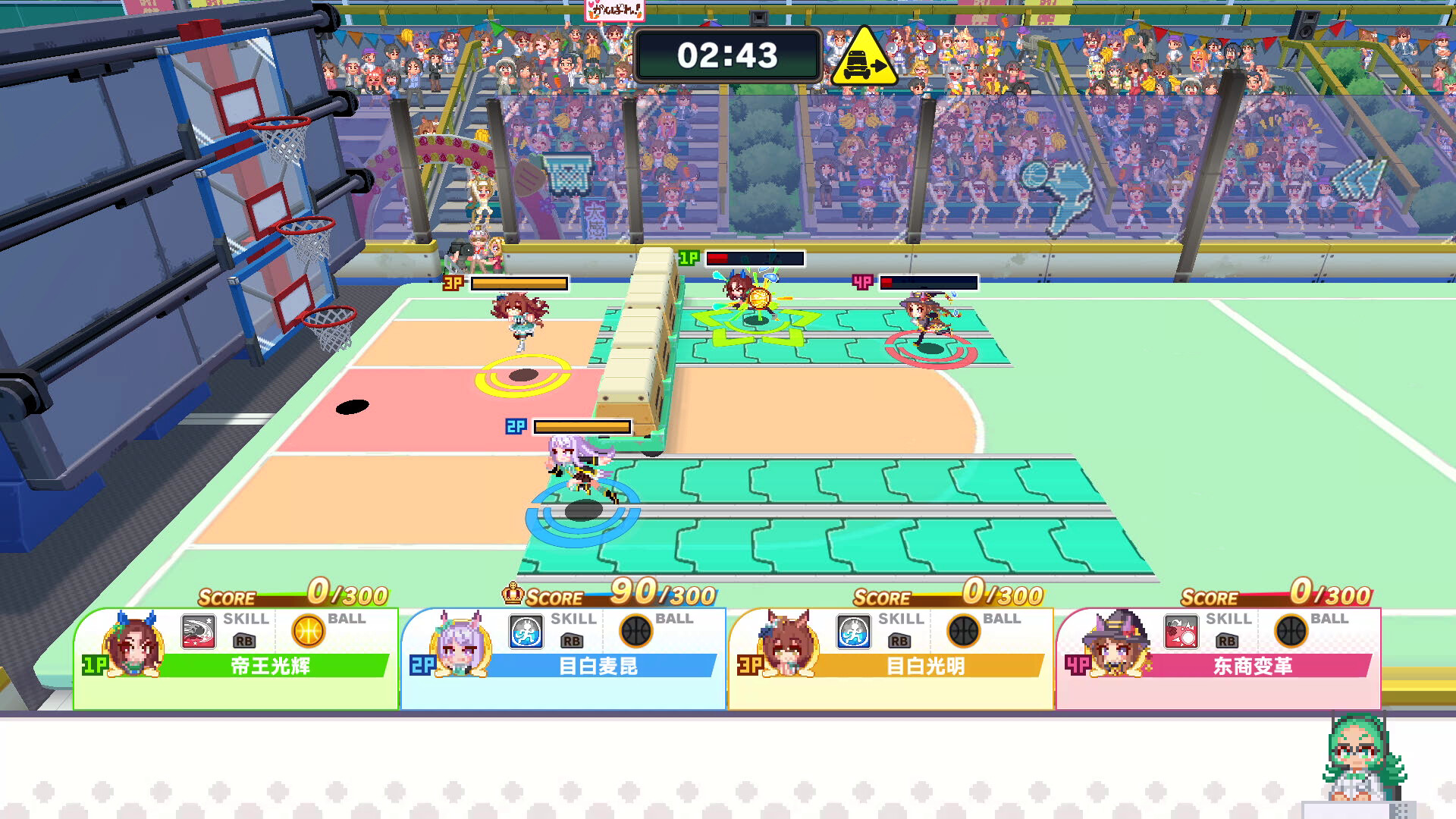Screen dimensions: 1456x819
Task: Click 2P's orange charge gauge above the character
Action: point(582,426)
